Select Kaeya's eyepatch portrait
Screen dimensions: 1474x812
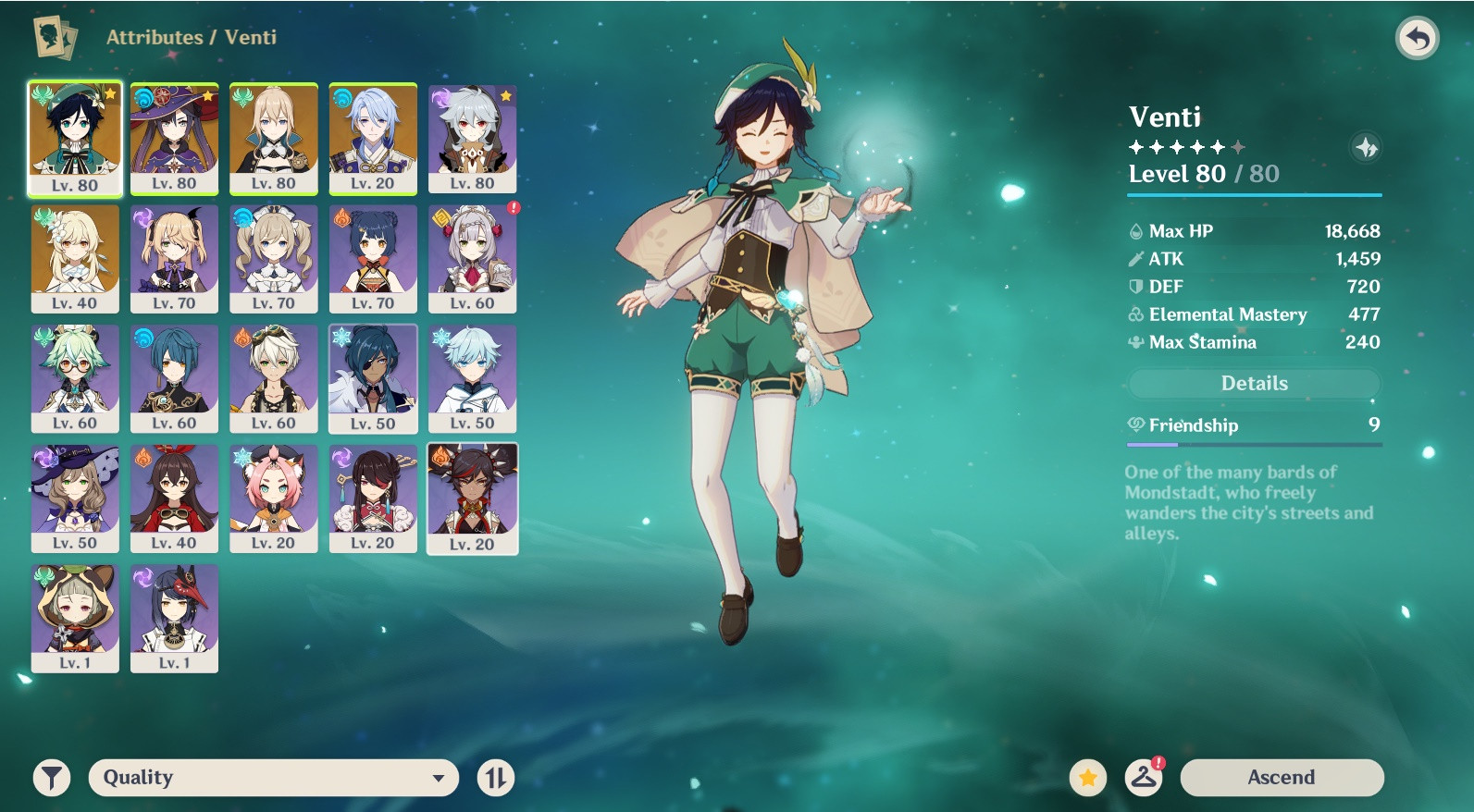373,378
